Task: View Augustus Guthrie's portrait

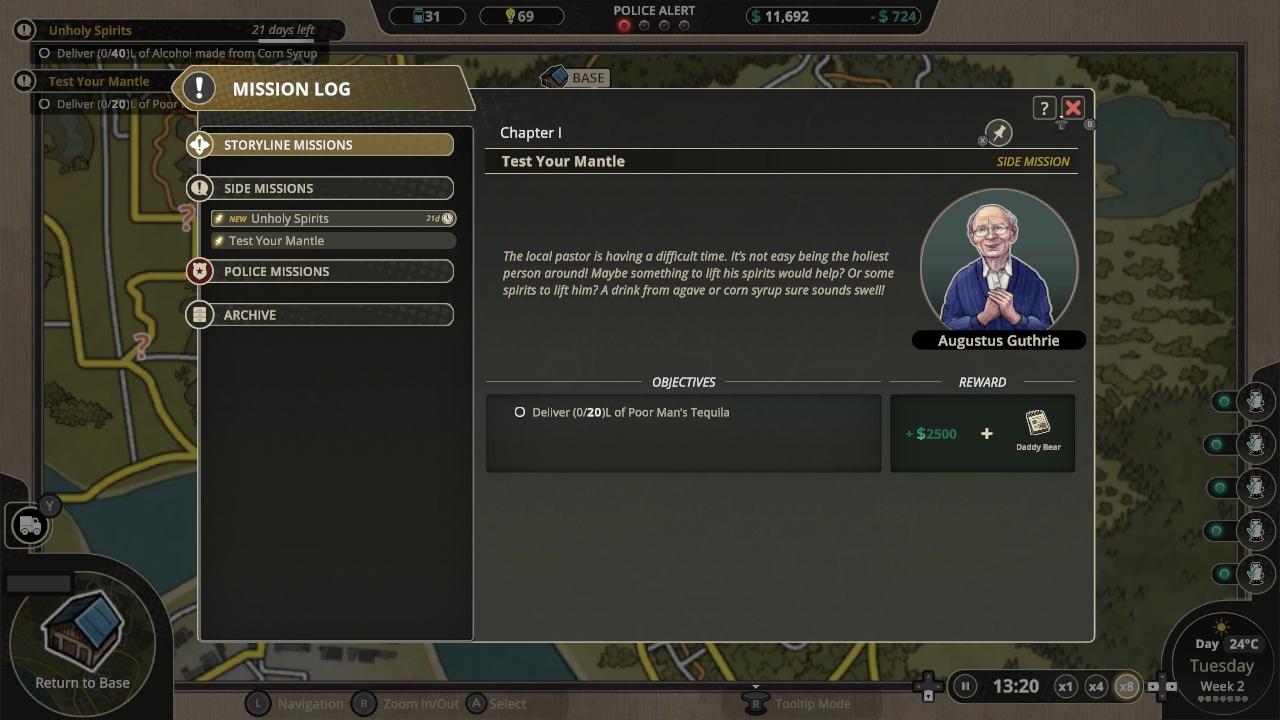Action: (998, 260)
